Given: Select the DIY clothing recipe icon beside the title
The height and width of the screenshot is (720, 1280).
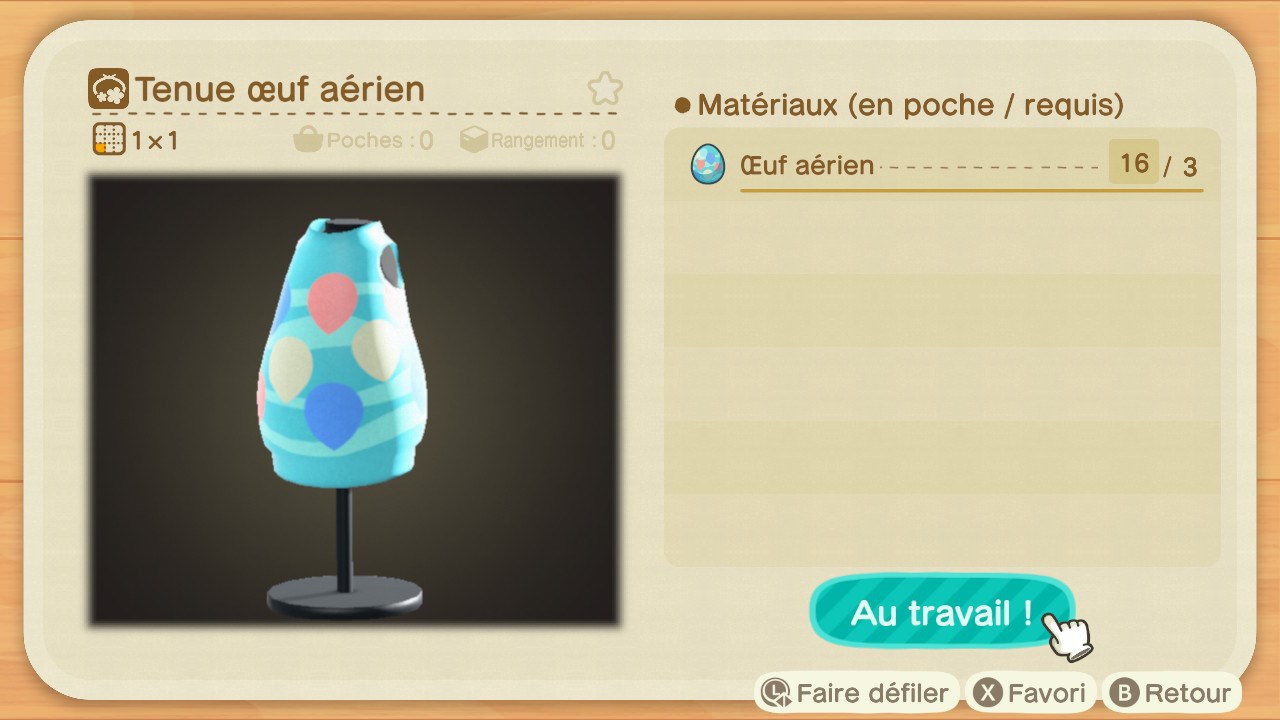Looking at the screenshot, I should [110, 88].
